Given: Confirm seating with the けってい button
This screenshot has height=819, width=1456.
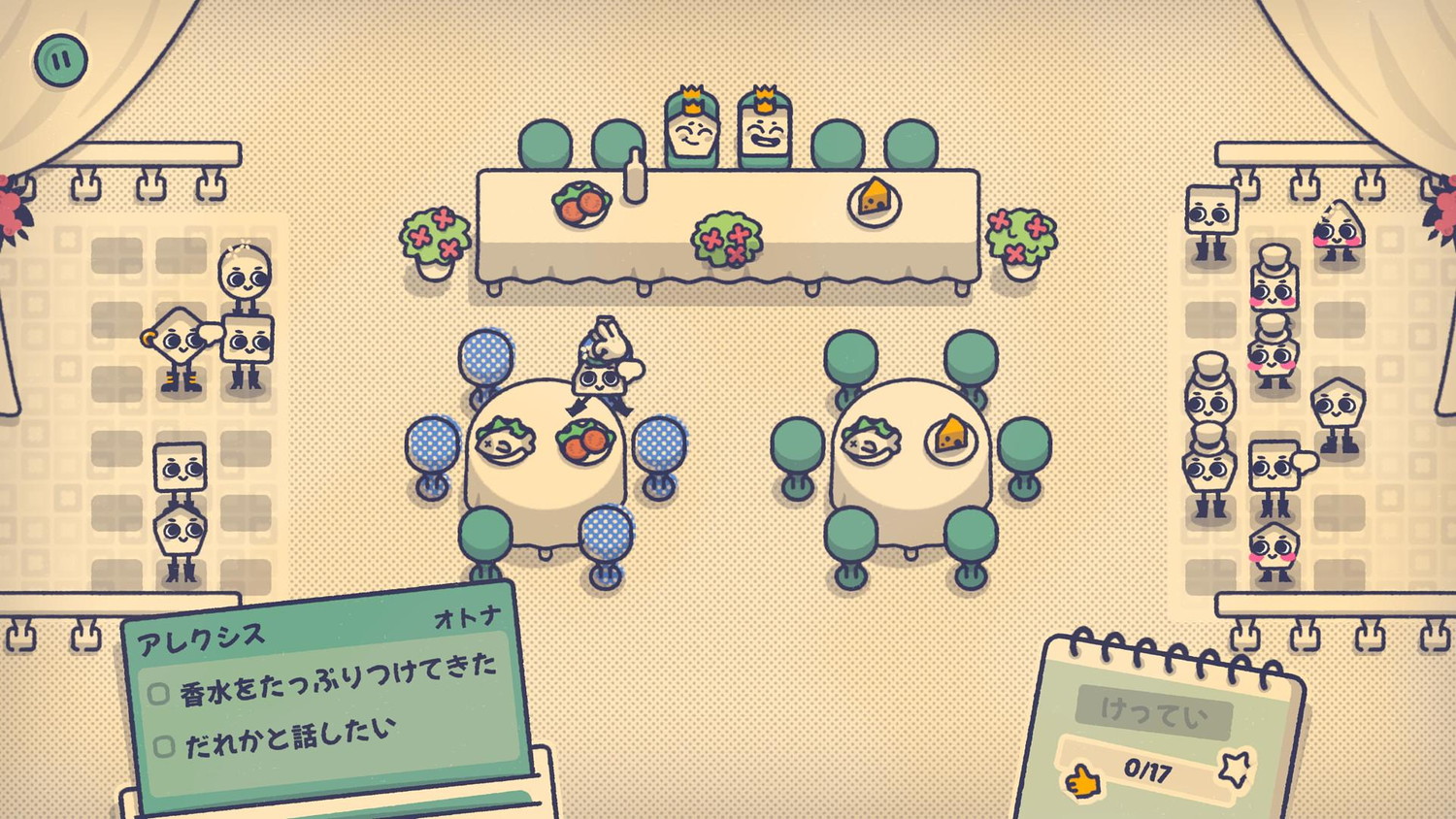Looking at the screenshot, I should coord(1154,713).
